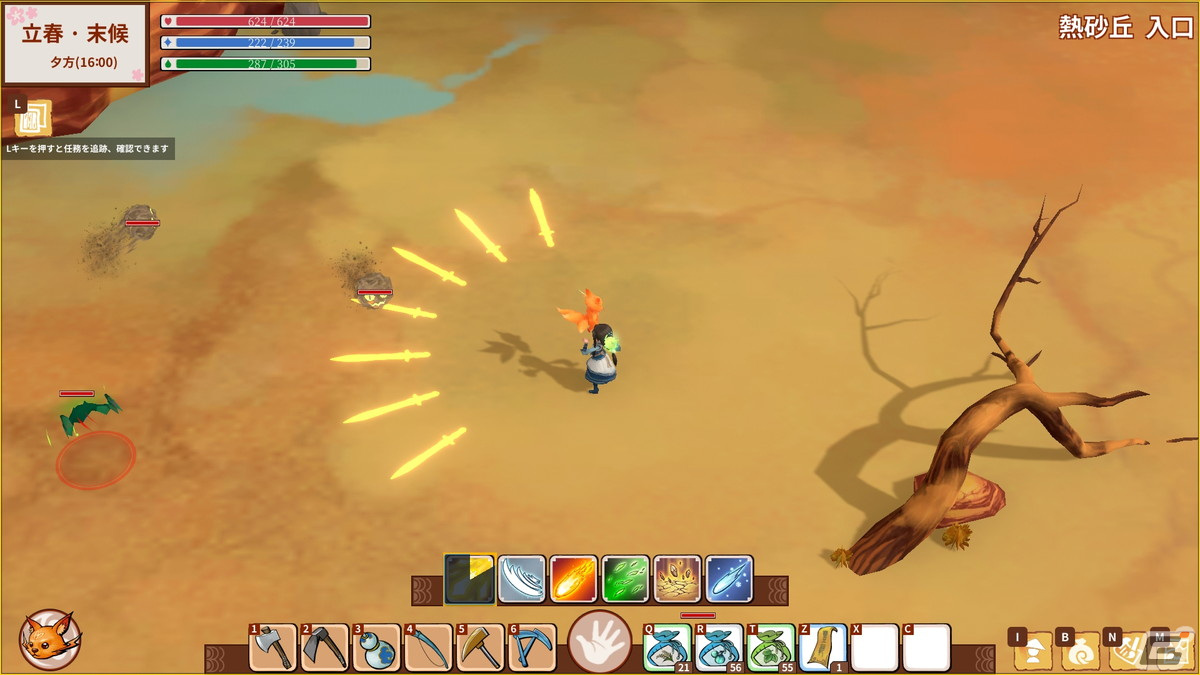Open the quest log scroll icon
The image size is (1200, 675).
coord(33,119)
